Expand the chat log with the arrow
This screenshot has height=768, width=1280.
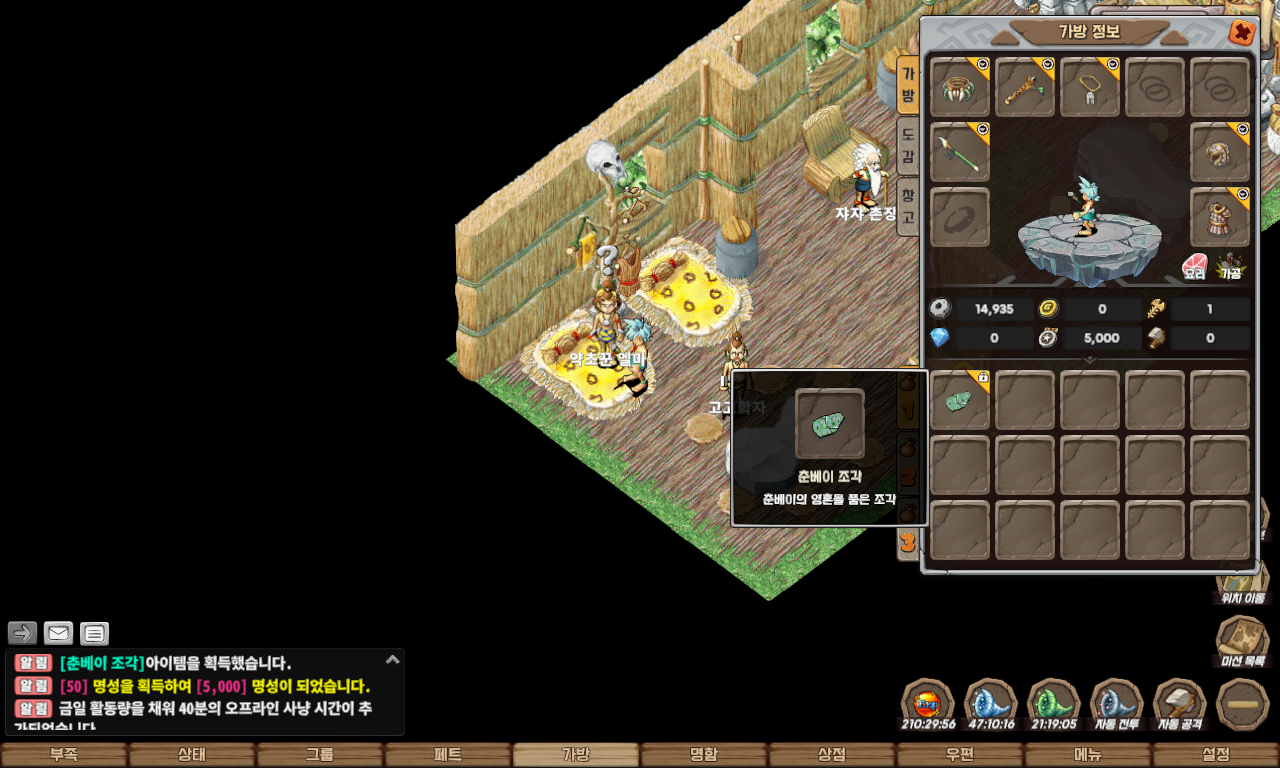coord(393,660)
